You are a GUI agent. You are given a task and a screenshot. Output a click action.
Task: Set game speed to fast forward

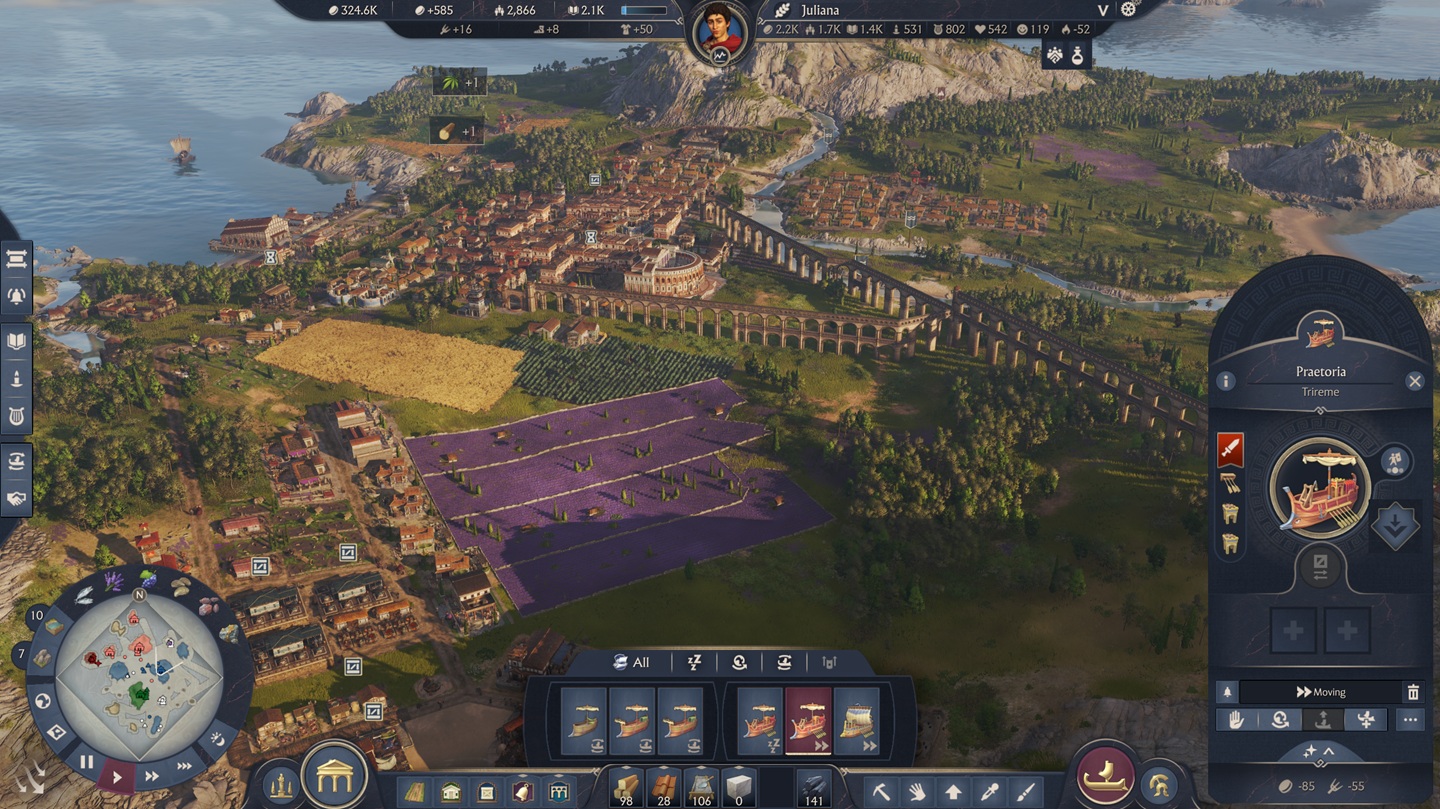pos(152,776)
